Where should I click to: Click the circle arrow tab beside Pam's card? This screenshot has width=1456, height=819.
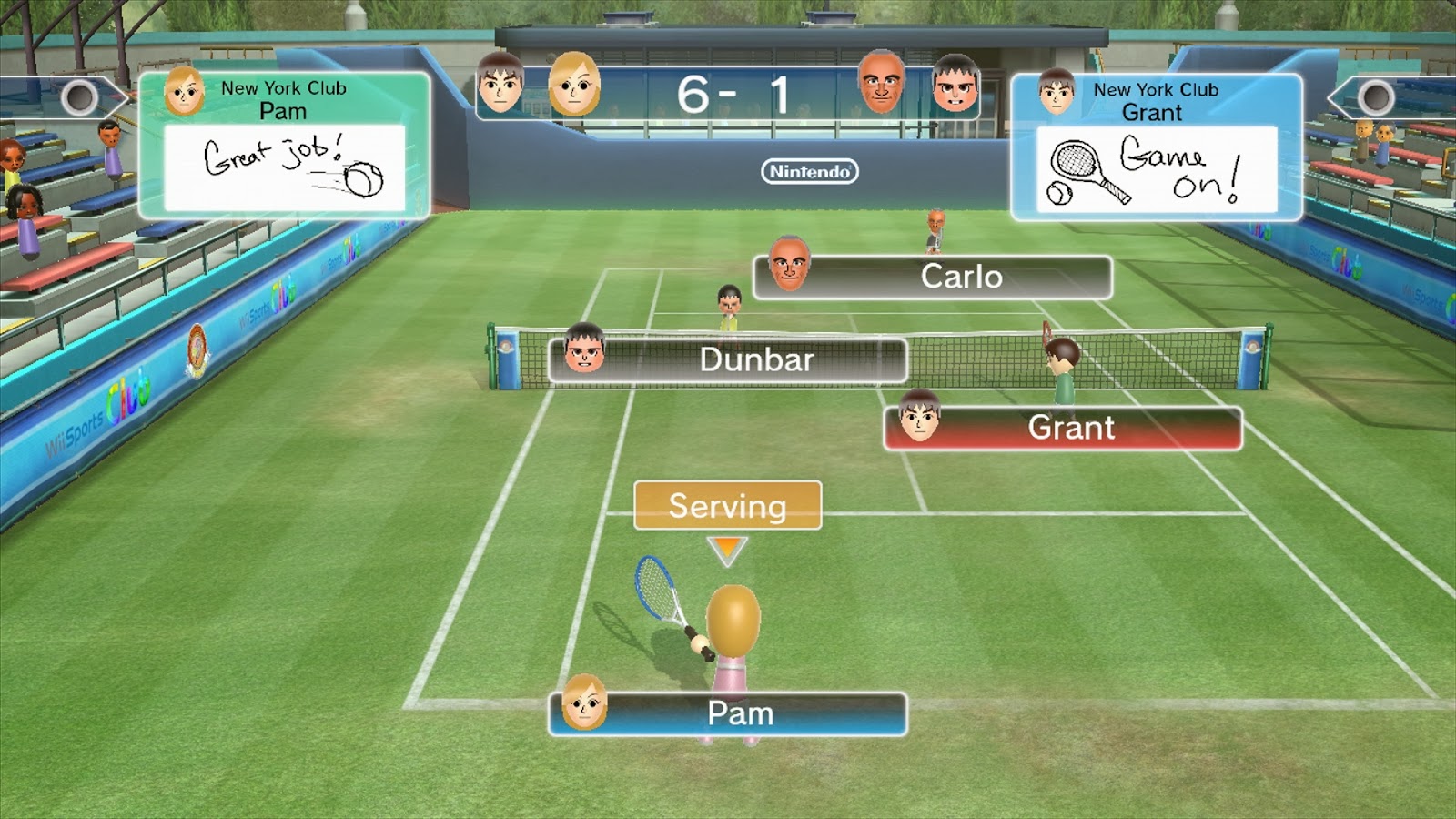tap(80, 97)
